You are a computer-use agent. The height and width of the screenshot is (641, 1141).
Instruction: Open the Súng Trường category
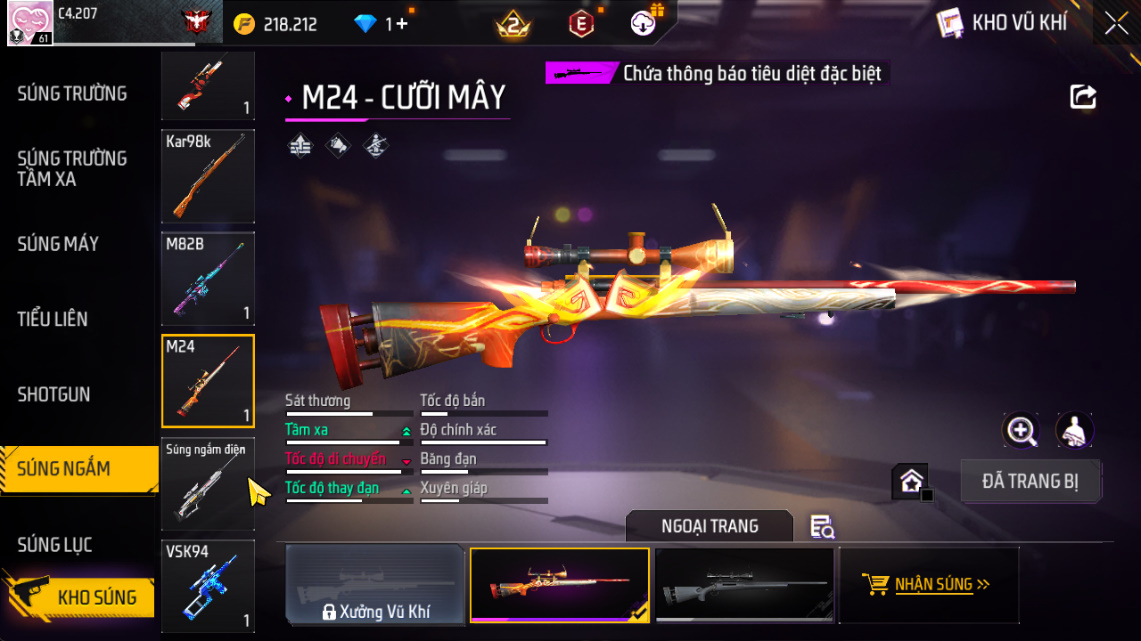(x=72, y=94)
